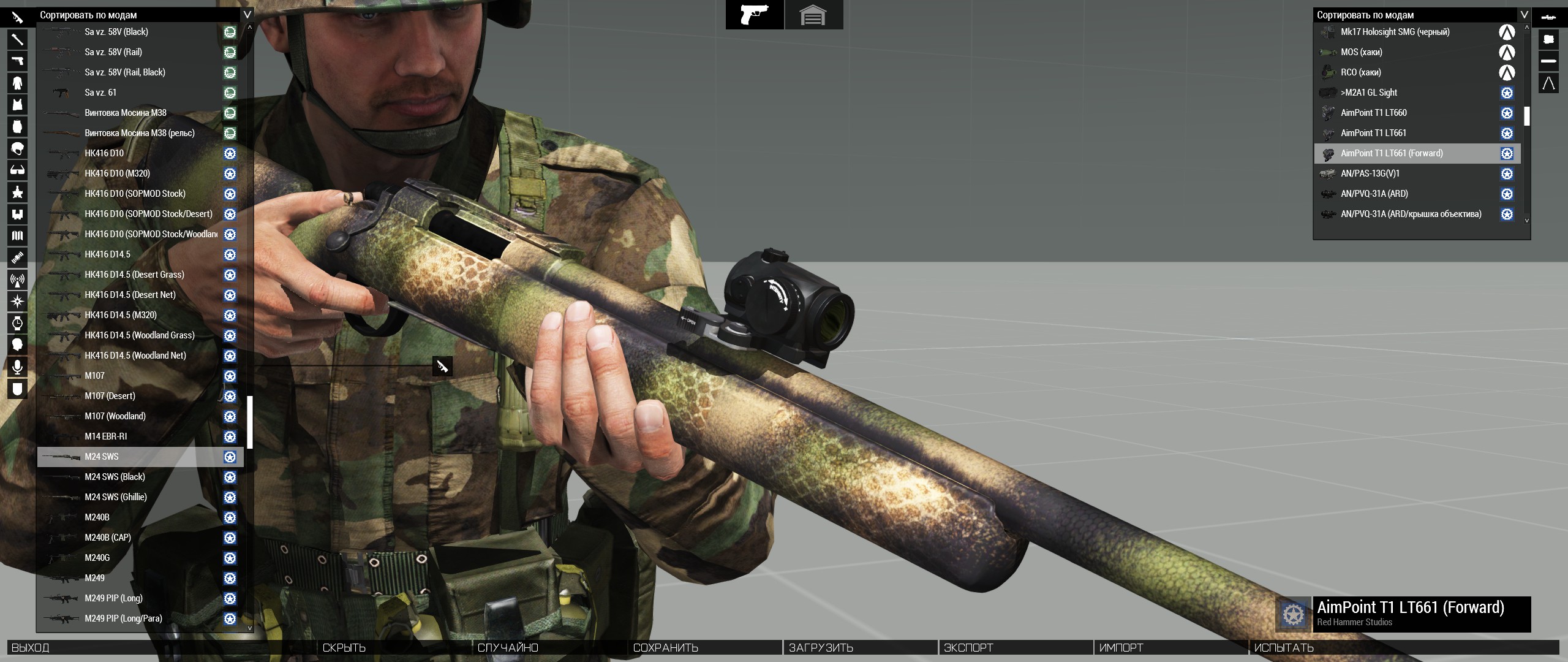
Task: Select the M24 SWS (Ghillie) rifle
Action: [116, 497]
